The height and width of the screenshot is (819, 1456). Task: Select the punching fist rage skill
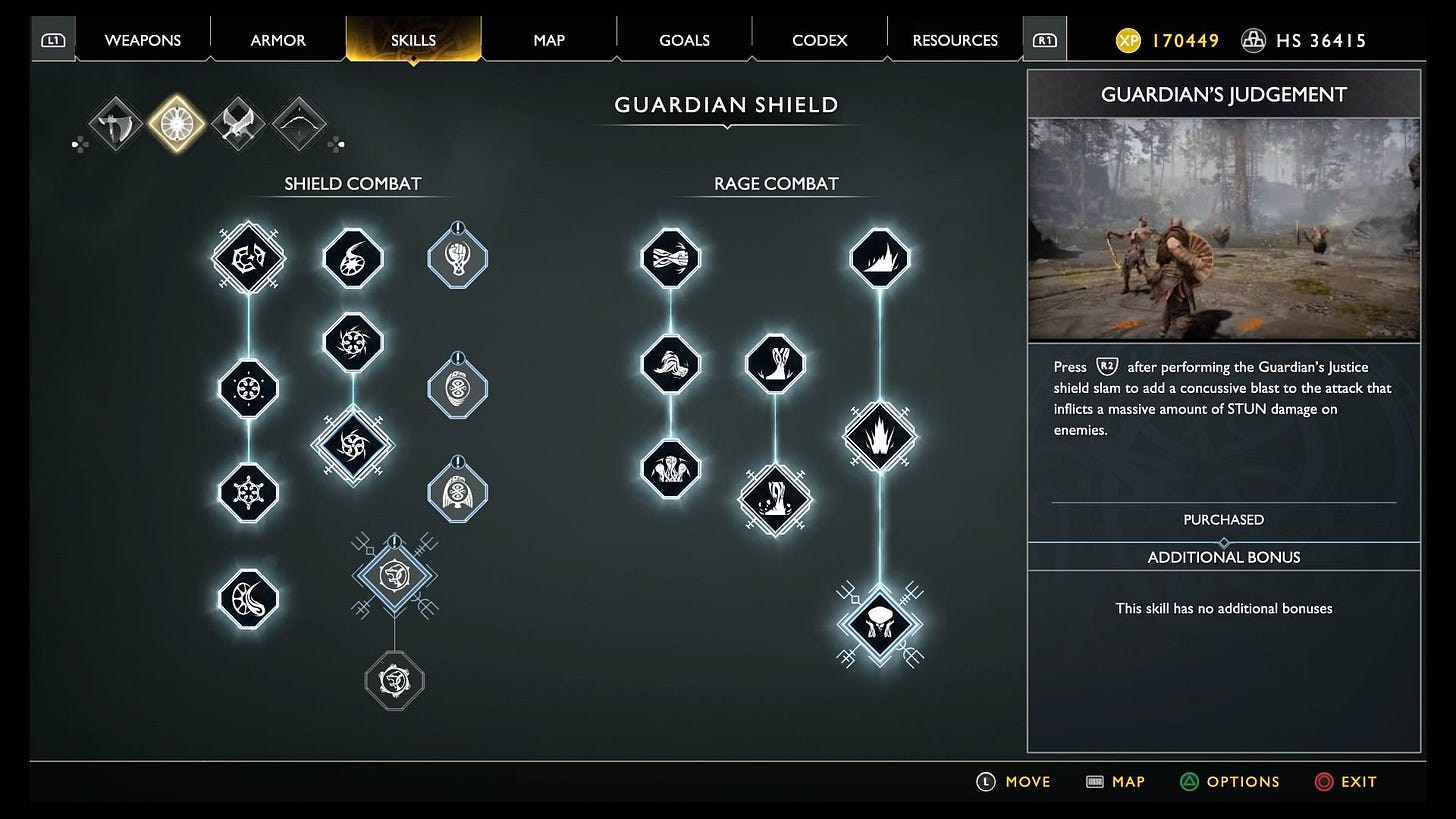671,259
